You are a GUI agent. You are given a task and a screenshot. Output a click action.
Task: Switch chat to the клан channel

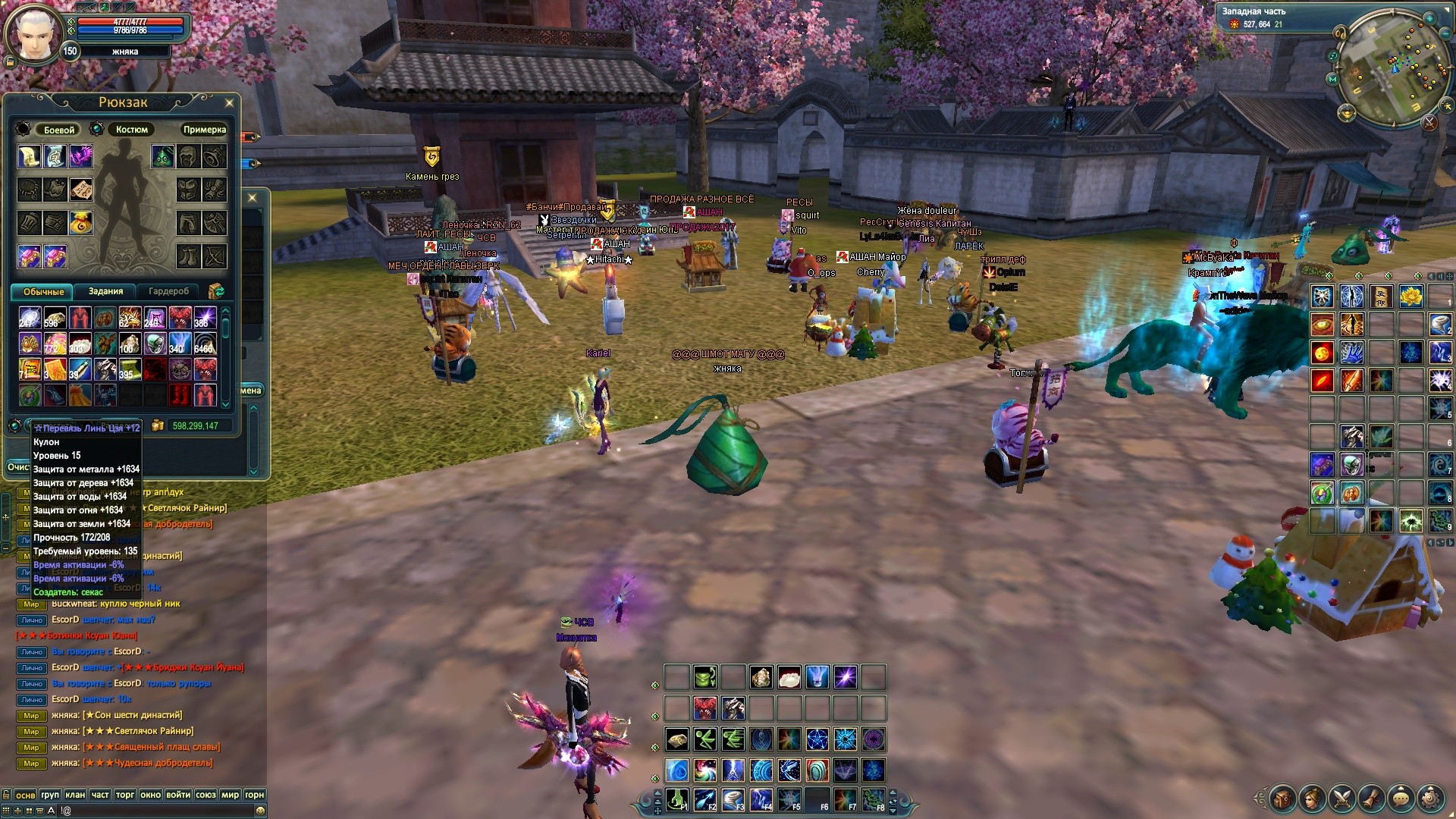(74, 795)
